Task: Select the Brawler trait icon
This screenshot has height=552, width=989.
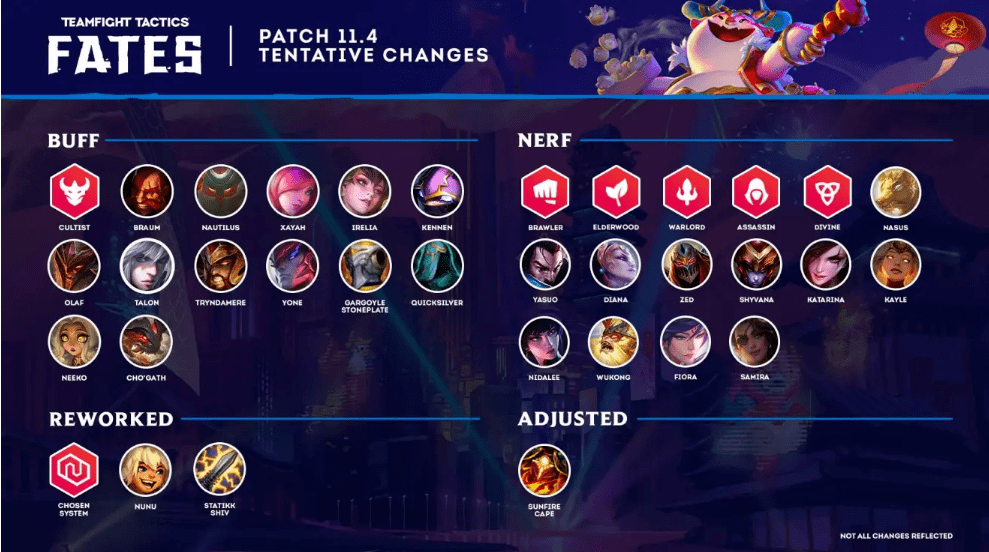Action: [x=545, y=192]
